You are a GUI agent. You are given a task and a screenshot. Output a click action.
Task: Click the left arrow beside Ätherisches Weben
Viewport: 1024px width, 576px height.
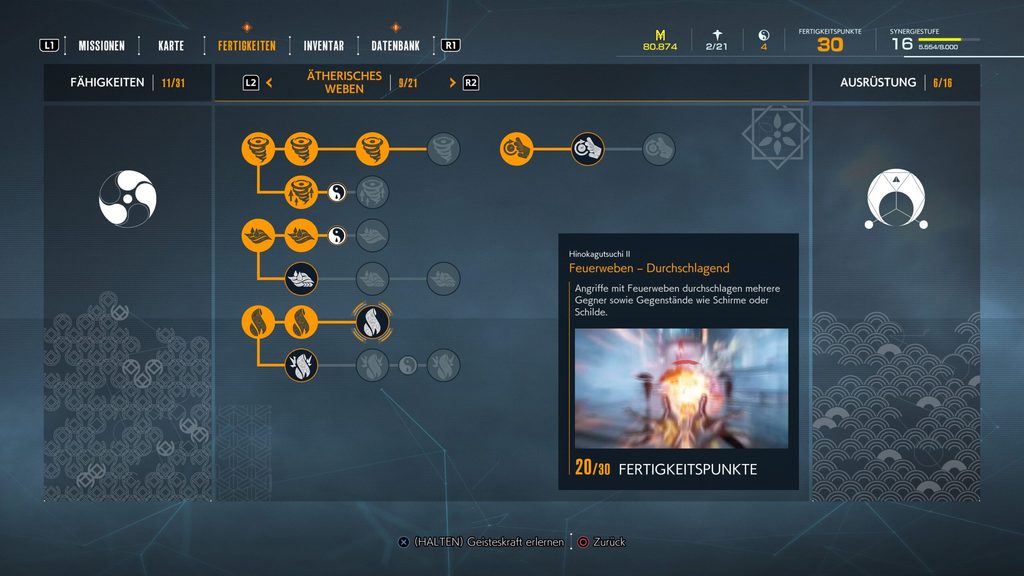[270, 83]
